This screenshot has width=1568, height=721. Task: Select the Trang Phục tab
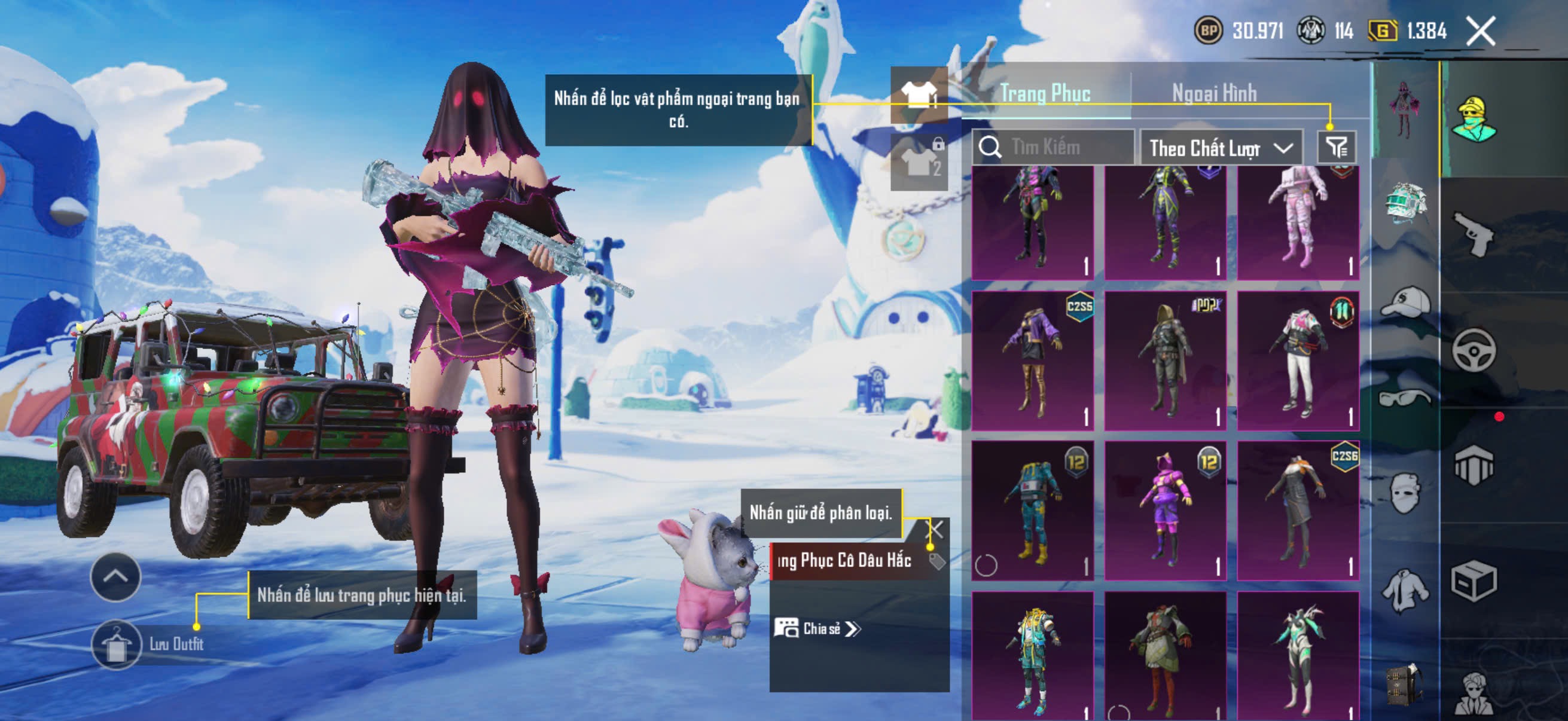click(x=1045, y=93)
